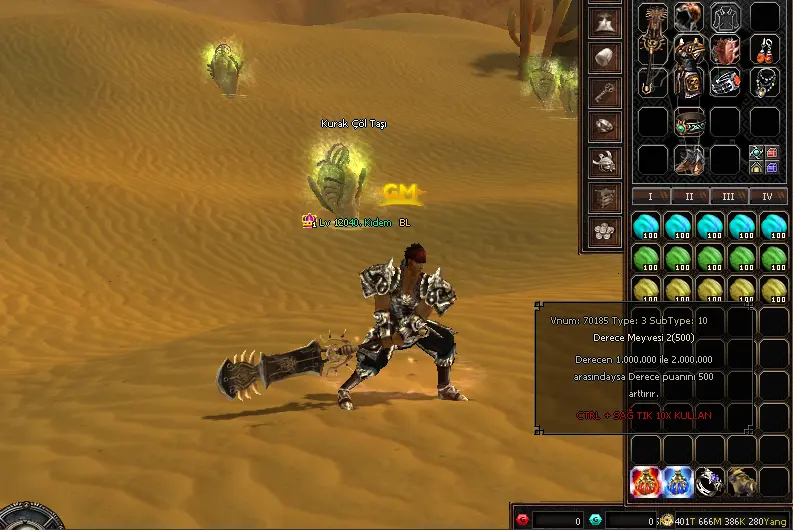Select the silver ring inventory item
The width and height of the screenshot is (793, 530).
pyautogui.click(x=710, y=482)
